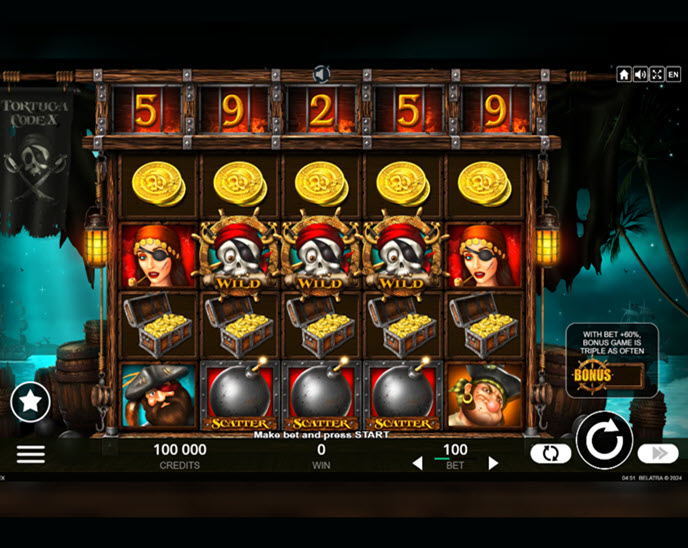Increase the bet with the right arrow
Viewport: 688px width, 548px height.
[x=492, y=463]
